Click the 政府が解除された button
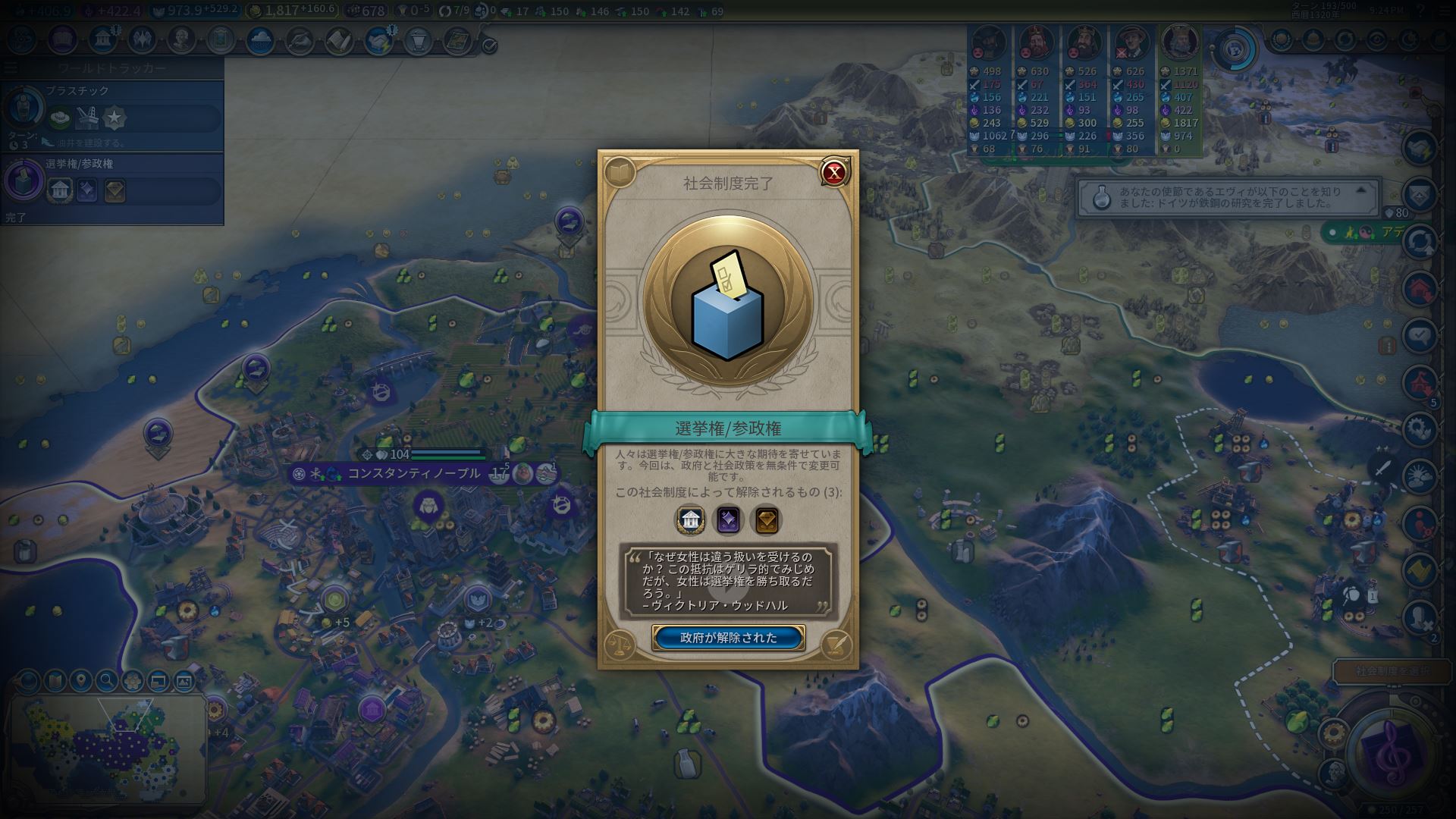The height and width of the screenshot is (819, 1456). point(728,638)
